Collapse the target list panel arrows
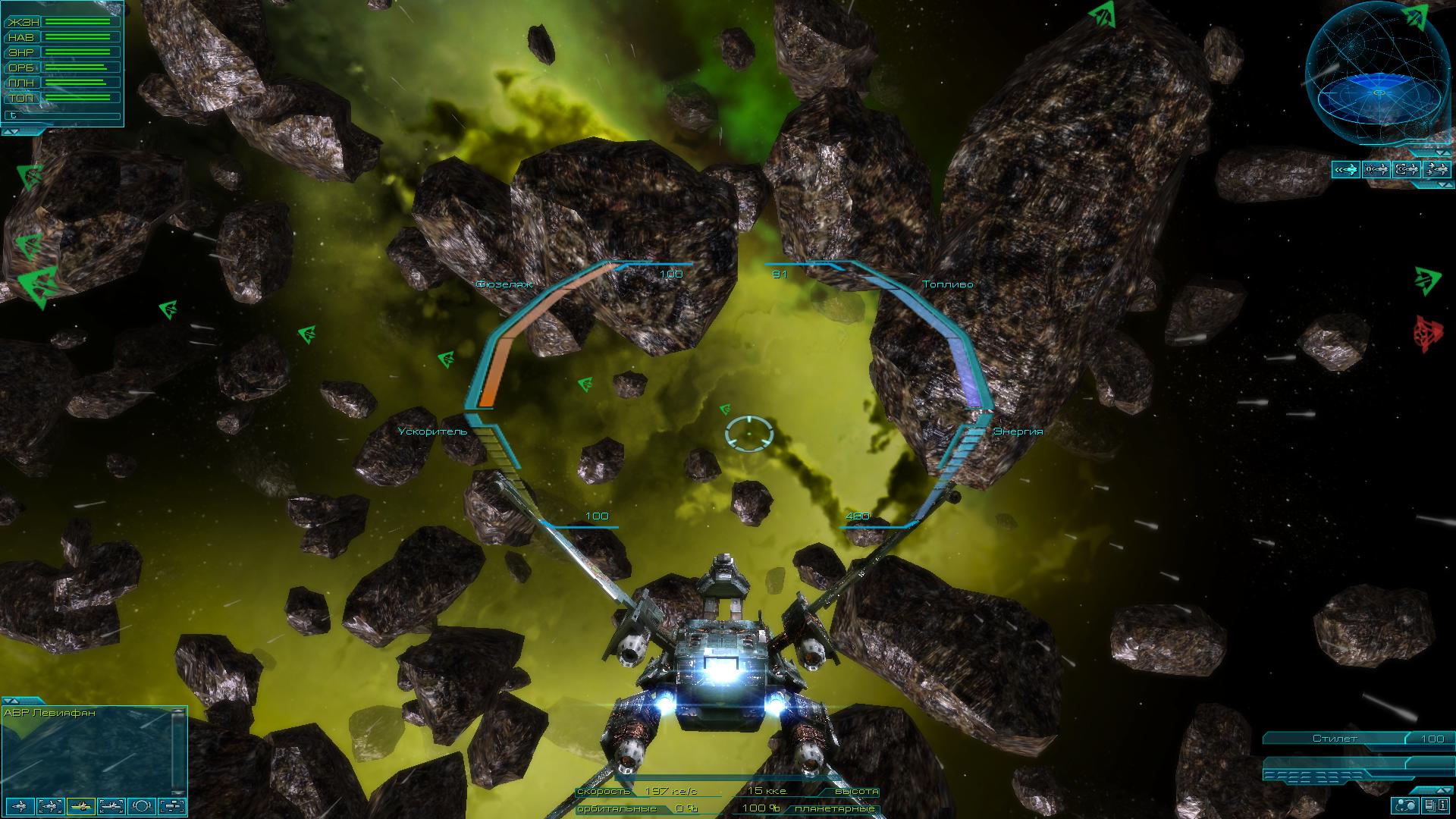 (x=12, y=700)
